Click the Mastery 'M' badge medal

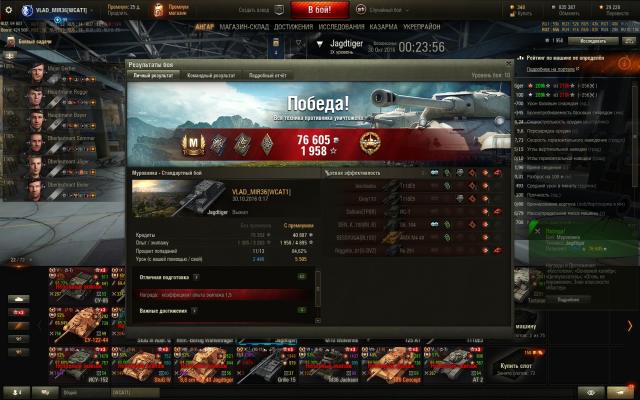(x=195, y=142)
